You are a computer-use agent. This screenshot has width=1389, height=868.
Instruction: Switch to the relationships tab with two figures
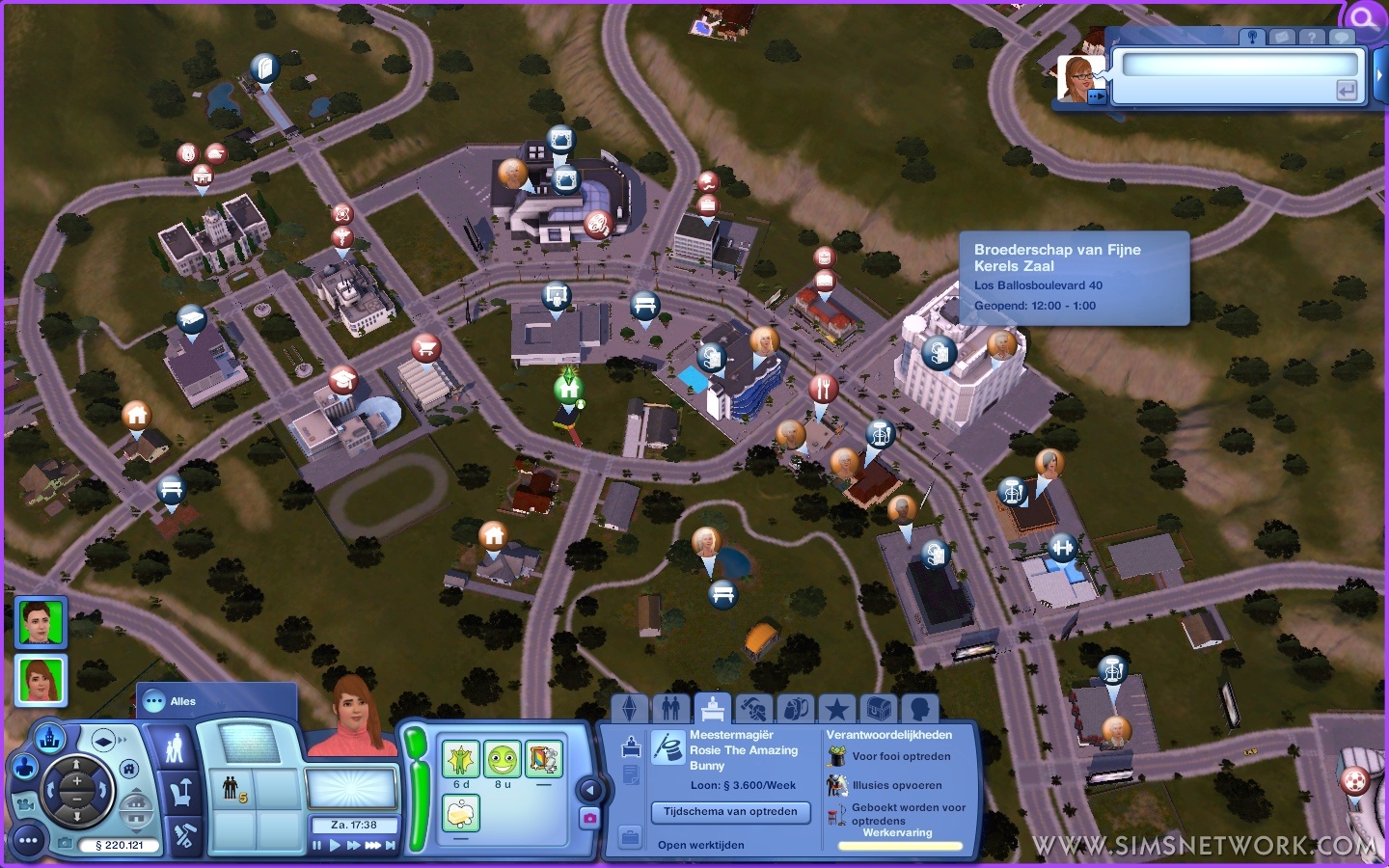pyautogui.click(x=670, y=710)
